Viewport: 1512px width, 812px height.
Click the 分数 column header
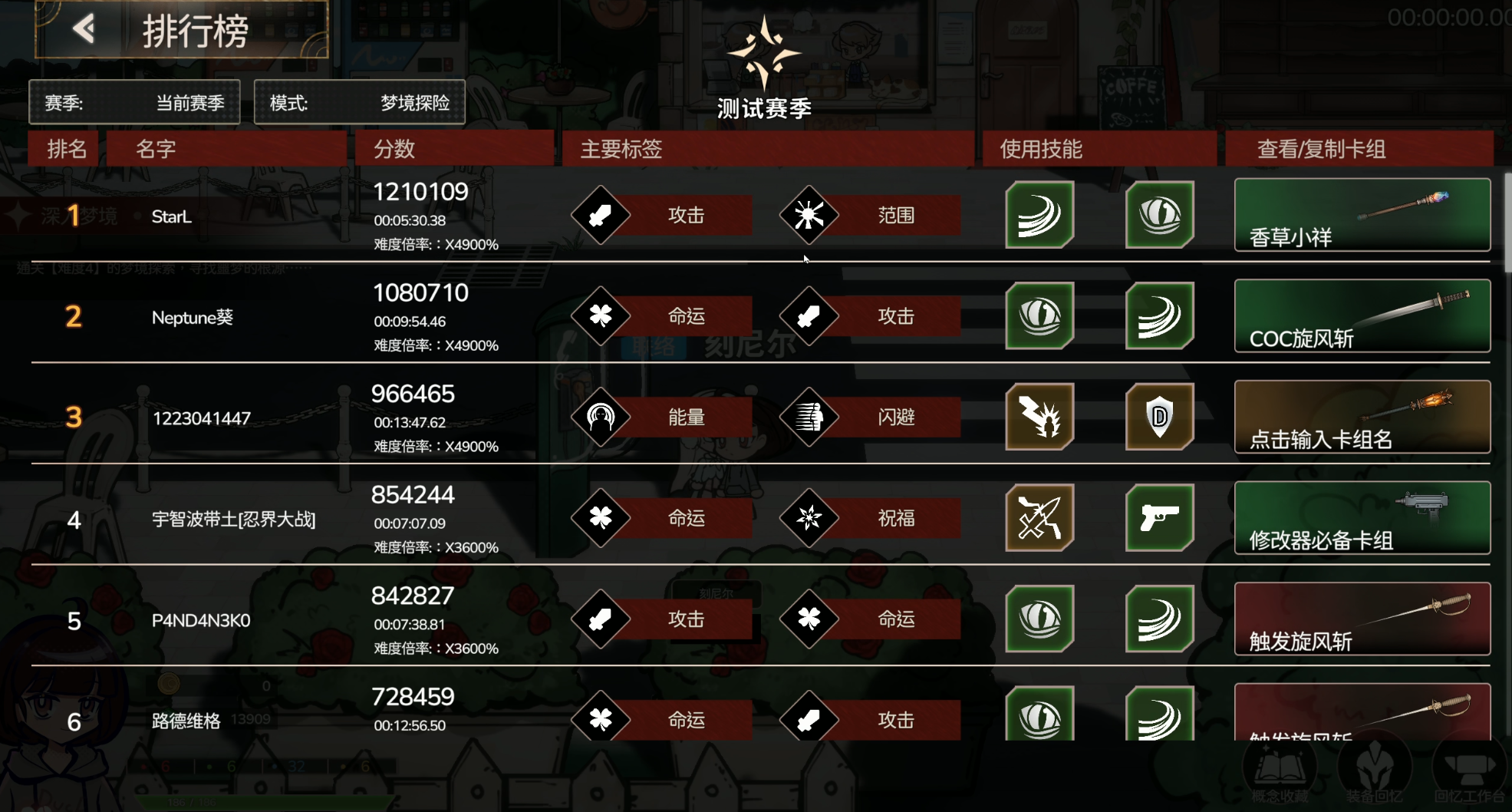394,148
